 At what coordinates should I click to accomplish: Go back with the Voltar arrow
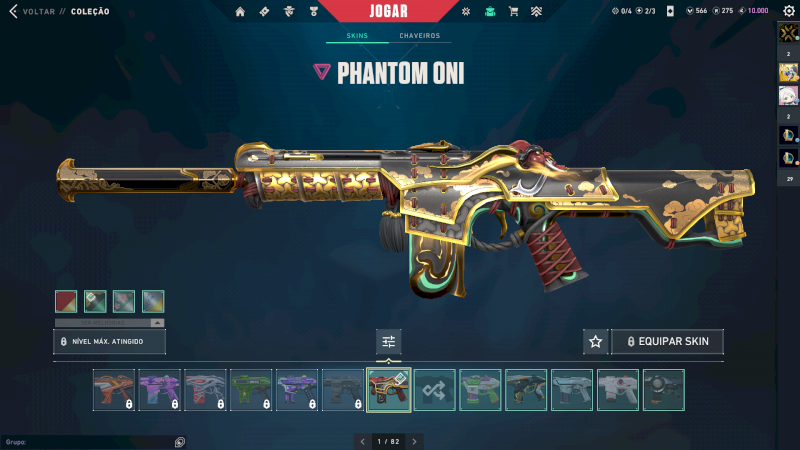[13, 12]
